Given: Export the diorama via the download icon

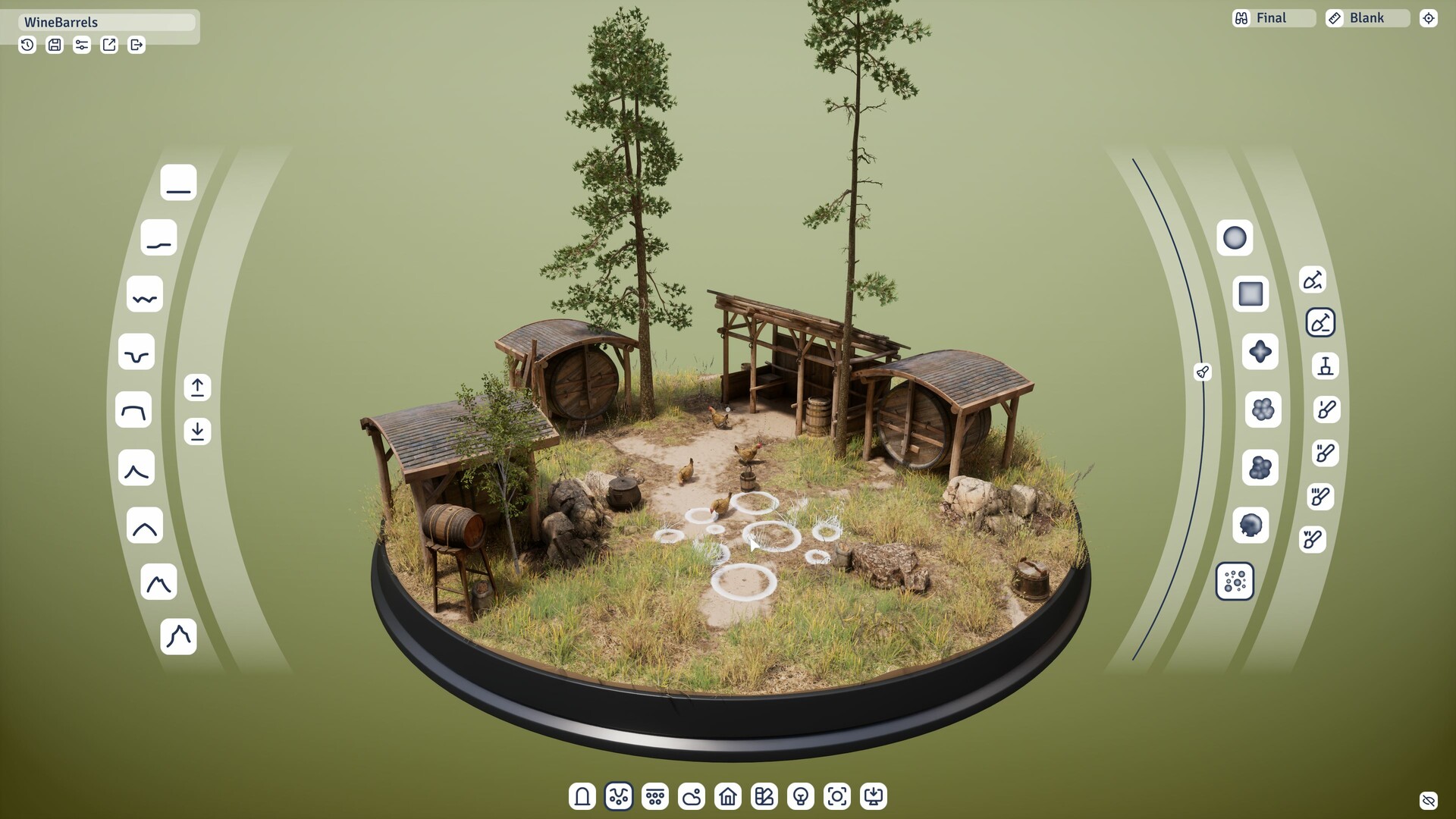Looking at the screenshot, I should click(874, 796).
